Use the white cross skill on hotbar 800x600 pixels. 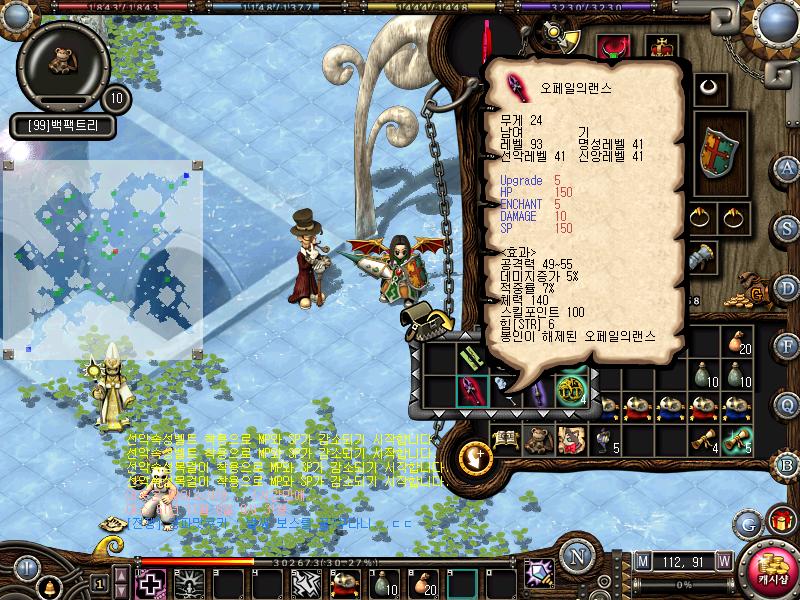(150, 581)
